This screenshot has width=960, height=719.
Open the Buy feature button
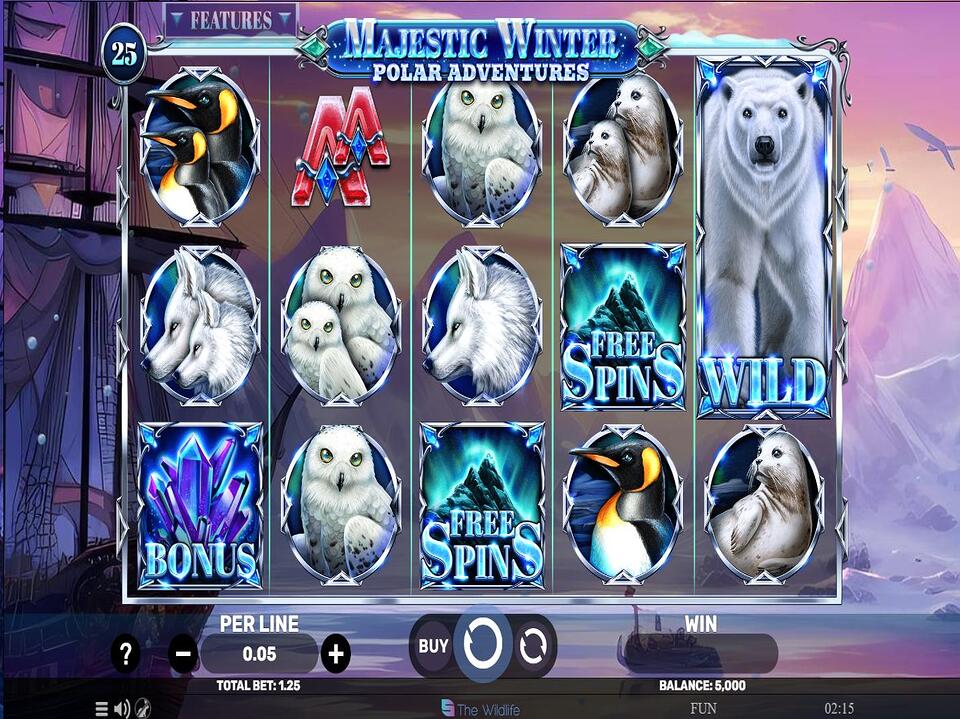tap(433, 646)
